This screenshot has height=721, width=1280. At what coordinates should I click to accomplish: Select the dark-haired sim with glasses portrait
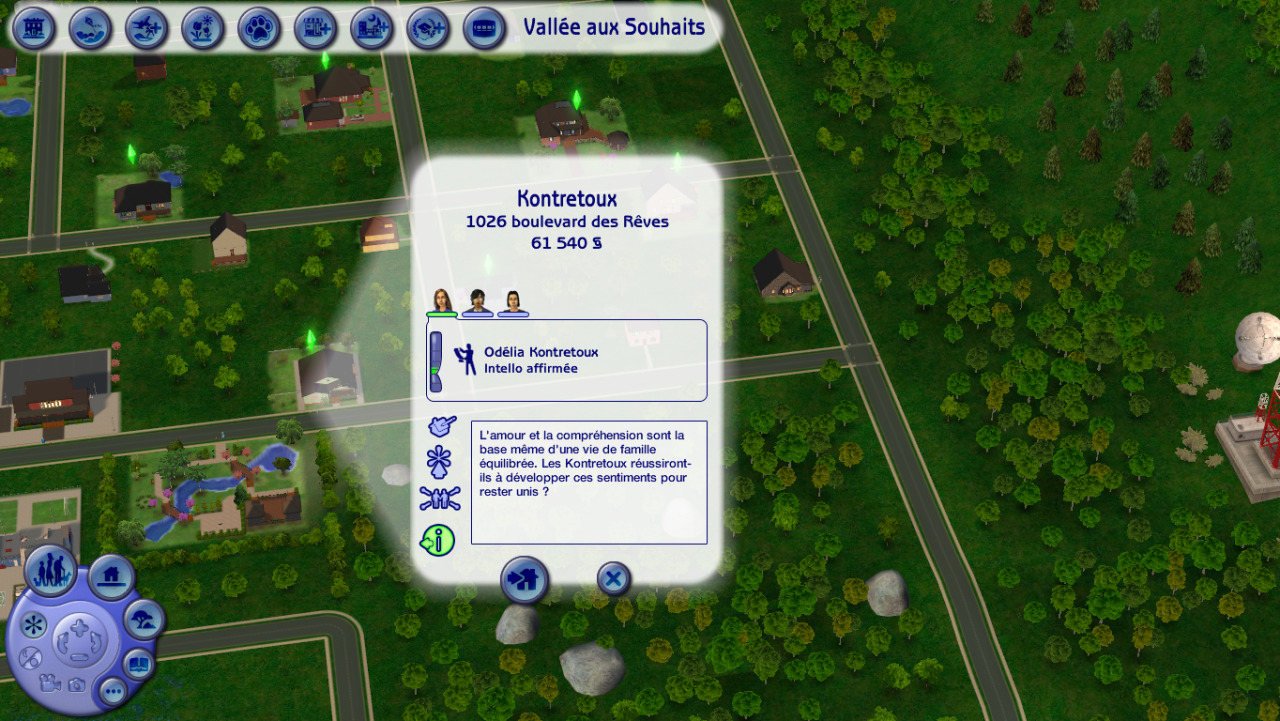478,301
